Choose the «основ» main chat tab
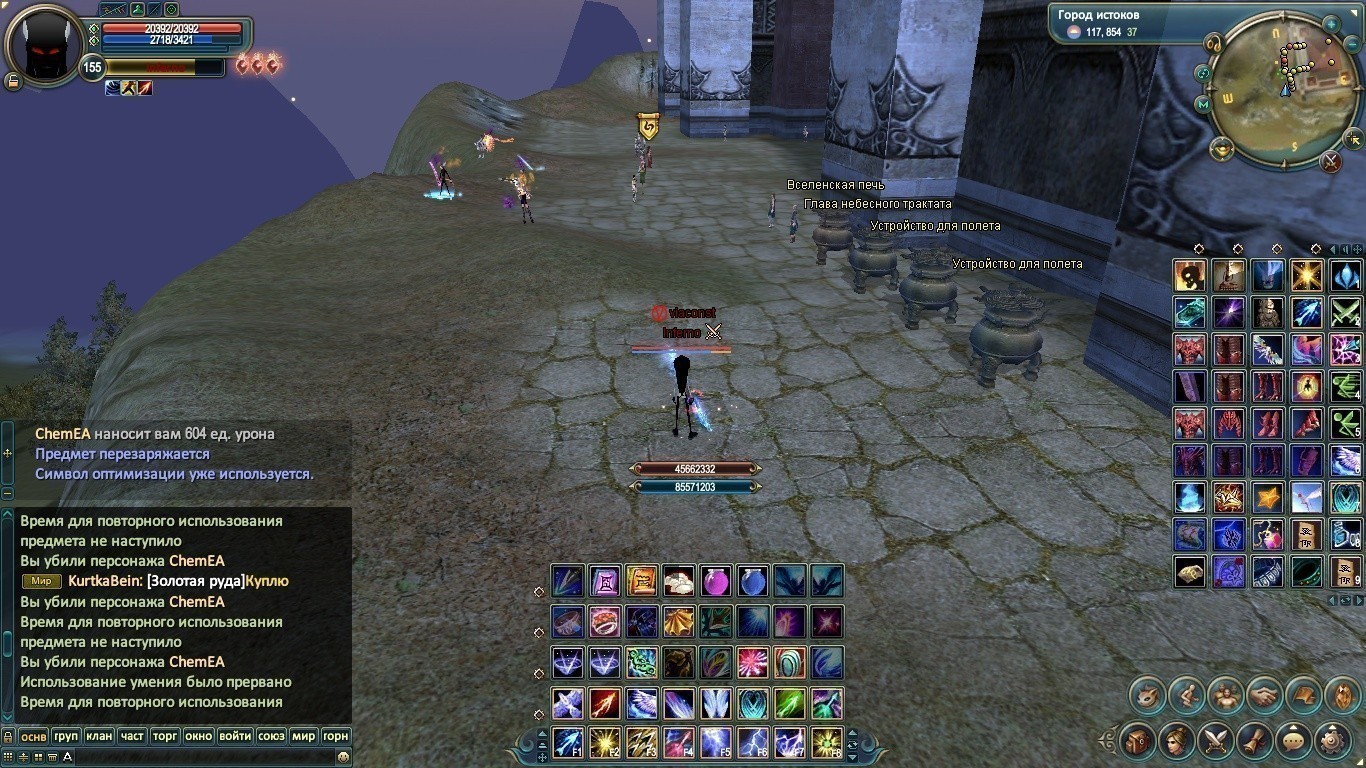This screenshot has width=1366, height=768. (34, 736)
